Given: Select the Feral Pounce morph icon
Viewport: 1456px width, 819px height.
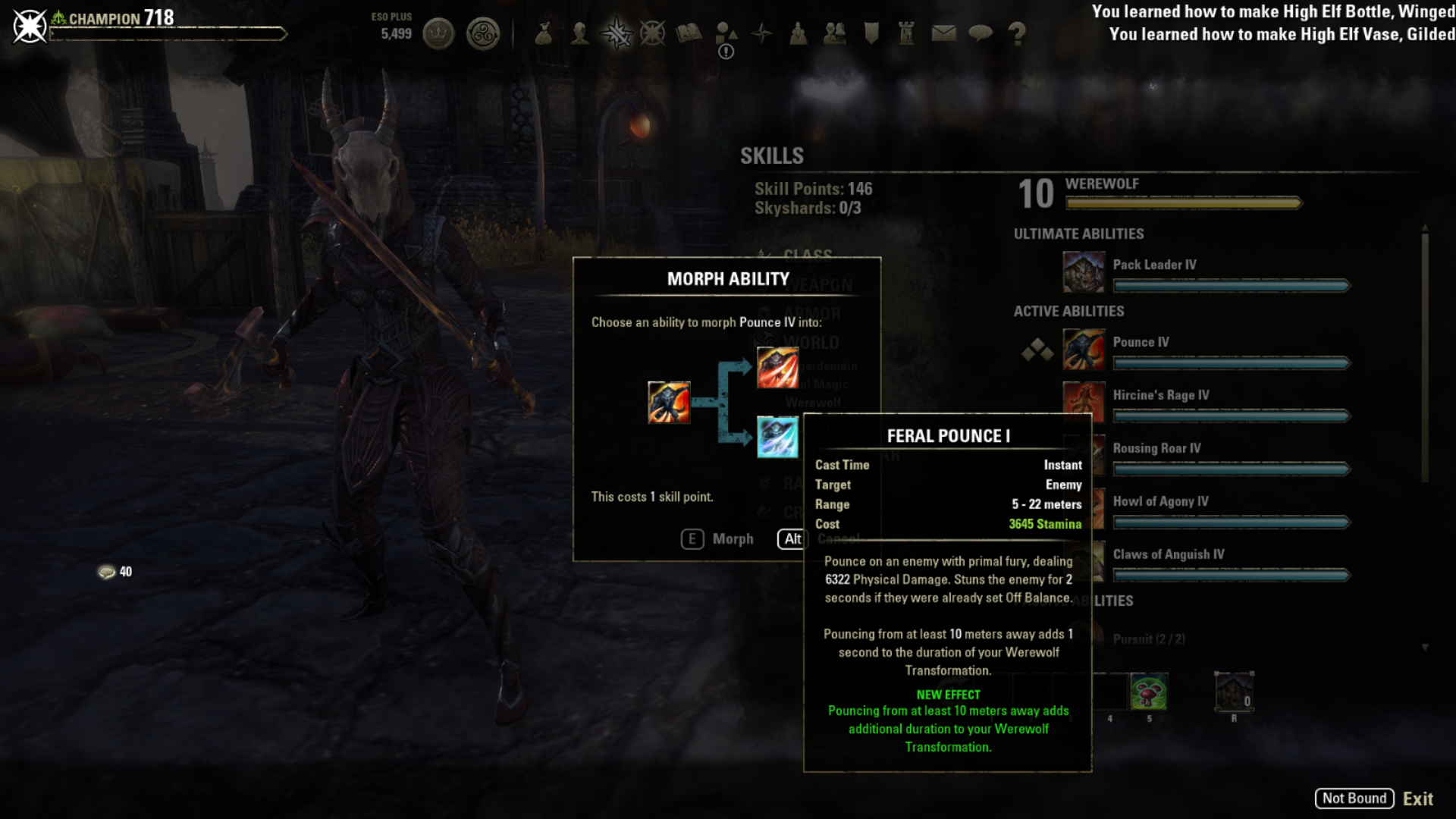Looking at the screenshot, I should pos(777,437).
